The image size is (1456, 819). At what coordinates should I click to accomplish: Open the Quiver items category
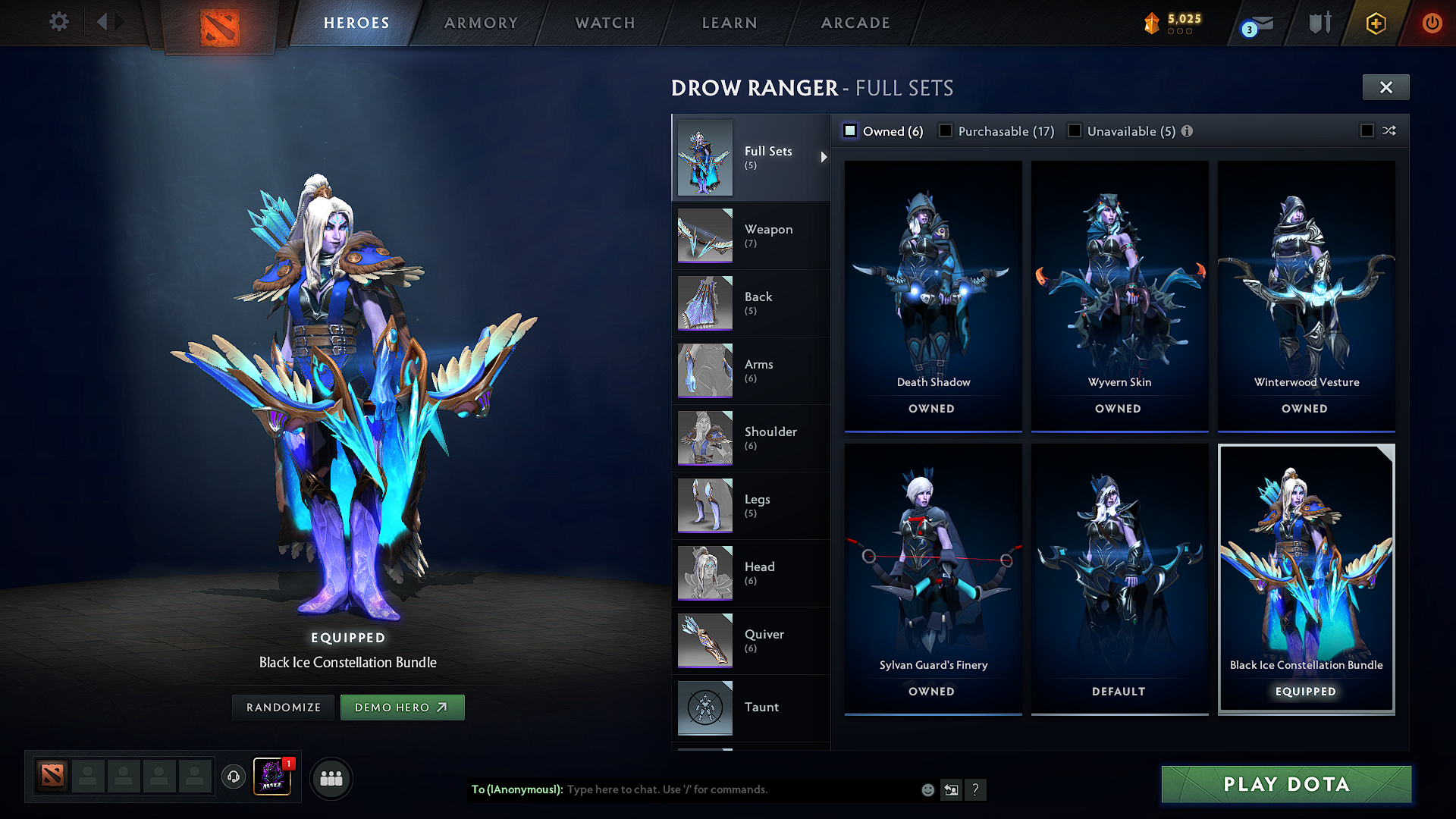(x=766, y=640)
